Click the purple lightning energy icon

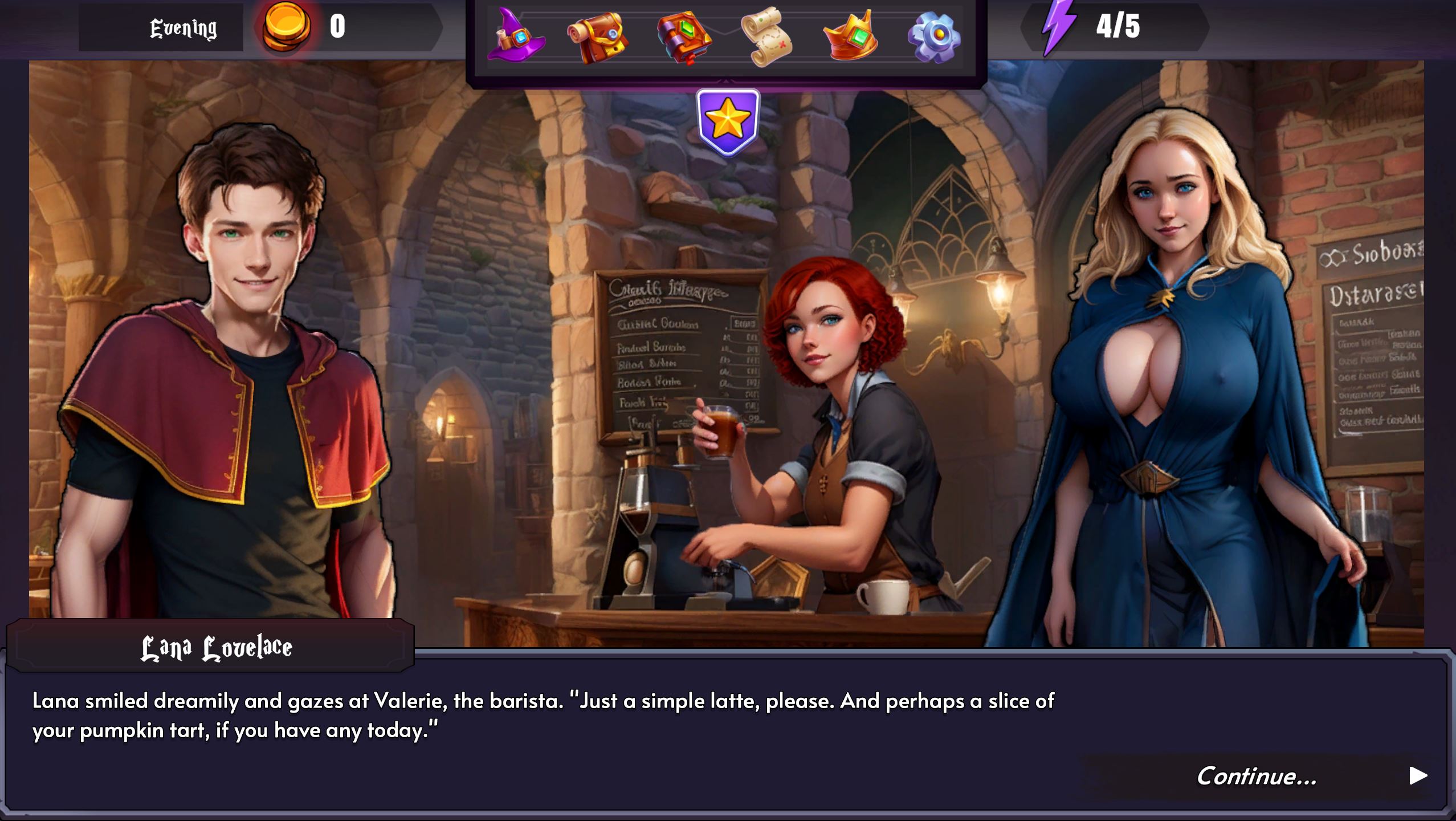coord(1058,26)
